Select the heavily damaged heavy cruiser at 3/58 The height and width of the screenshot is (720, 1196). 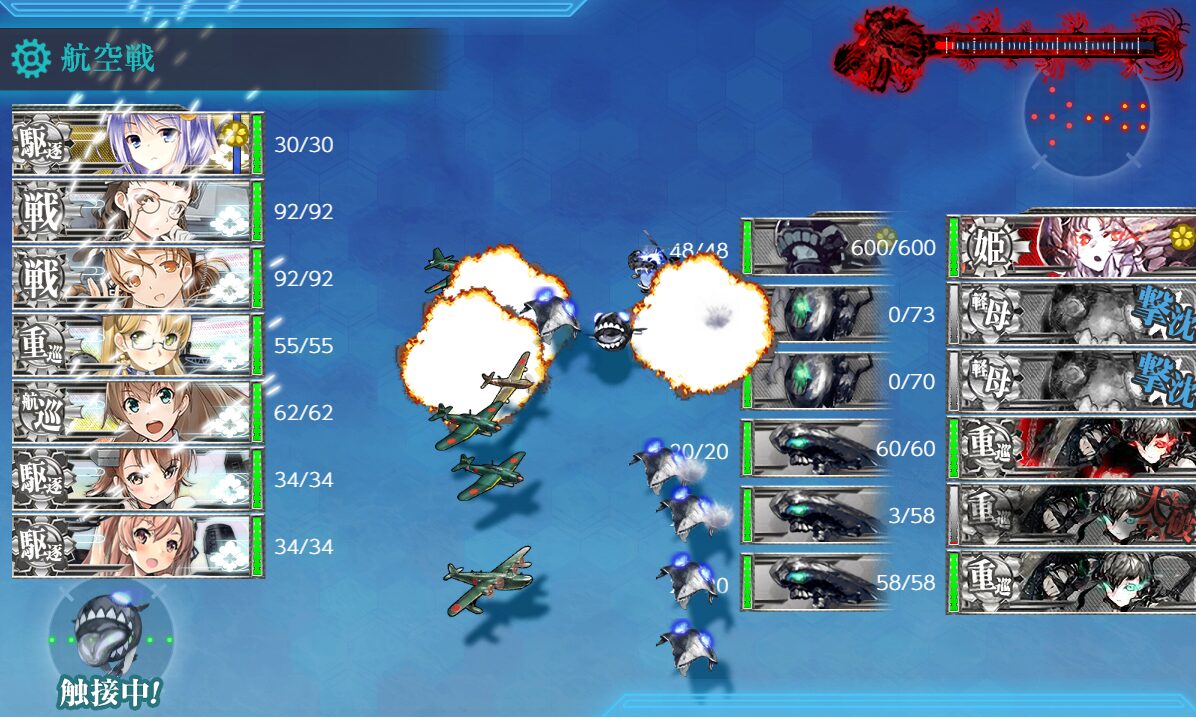tap(1070, 515)
